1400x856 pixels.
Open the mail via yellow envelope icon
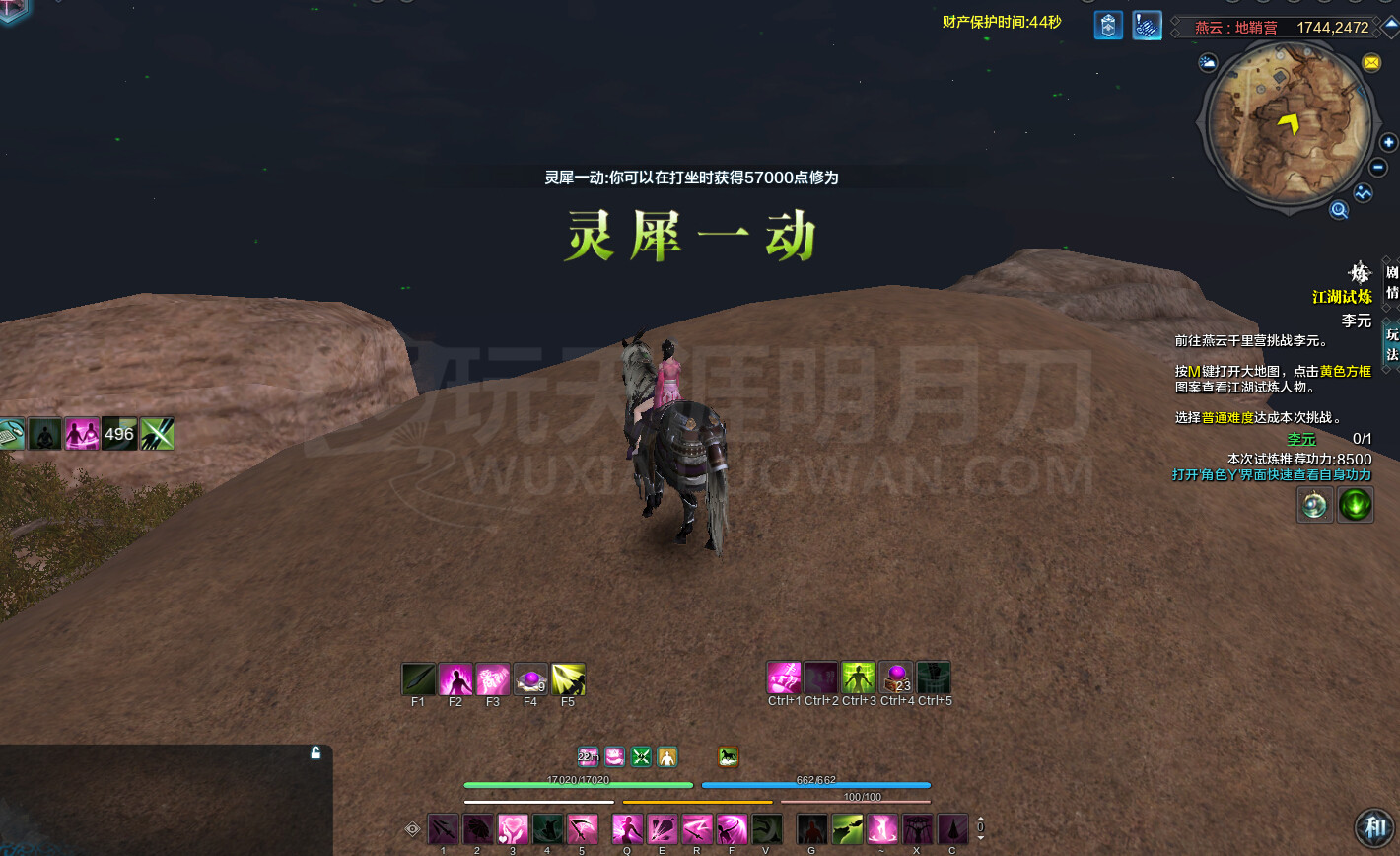tap(1372, 62)
